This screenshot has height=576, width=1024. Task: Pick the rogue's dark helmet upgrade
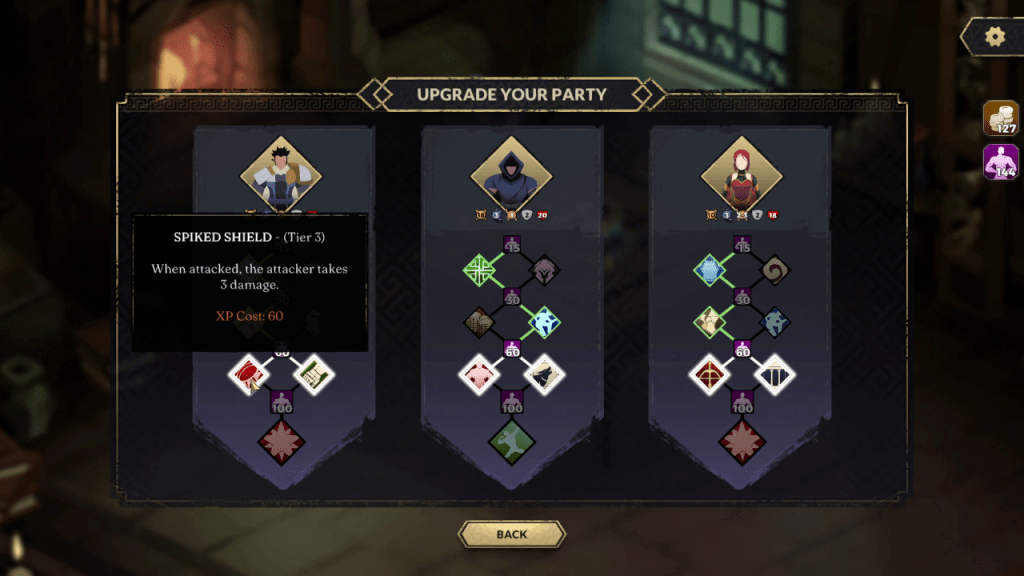point(544,269)
